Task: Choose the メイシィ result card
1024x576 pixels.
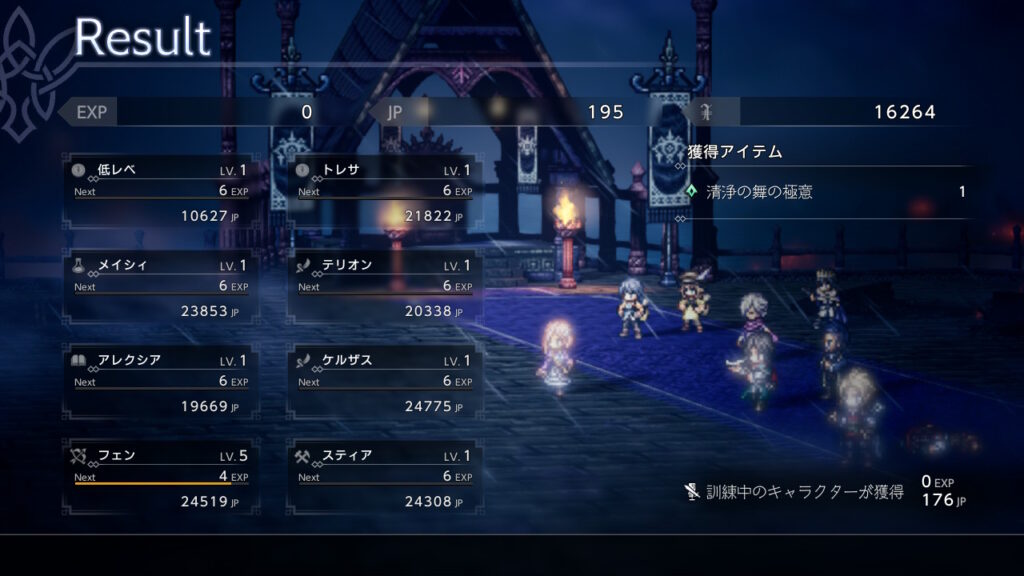Action: pyautogui.click(x=161, y=285)
